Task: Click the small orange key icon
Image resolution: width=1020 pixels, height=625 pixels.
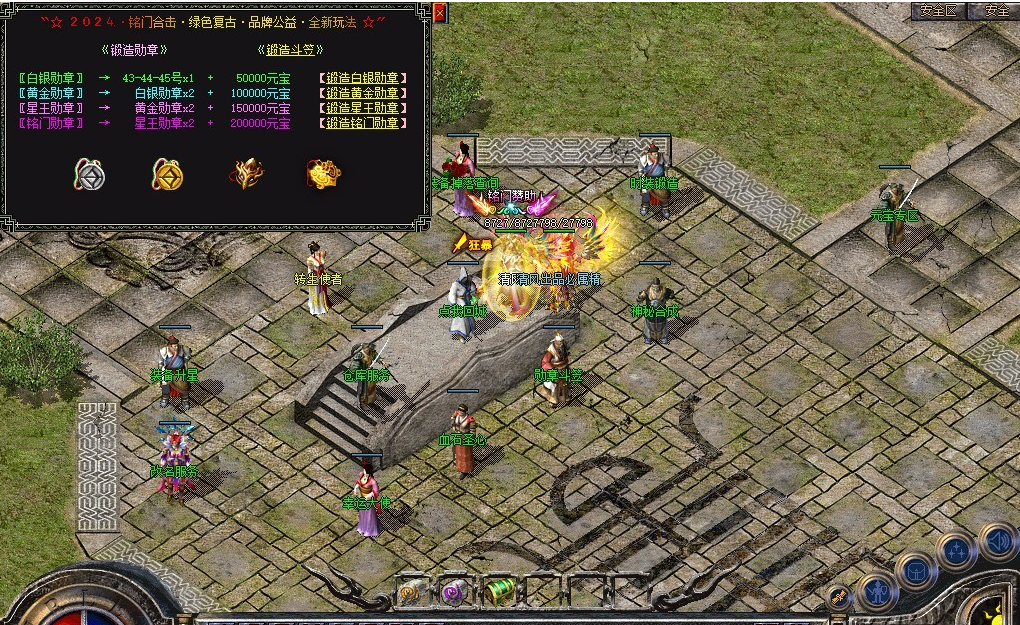Action: (840, 597)
